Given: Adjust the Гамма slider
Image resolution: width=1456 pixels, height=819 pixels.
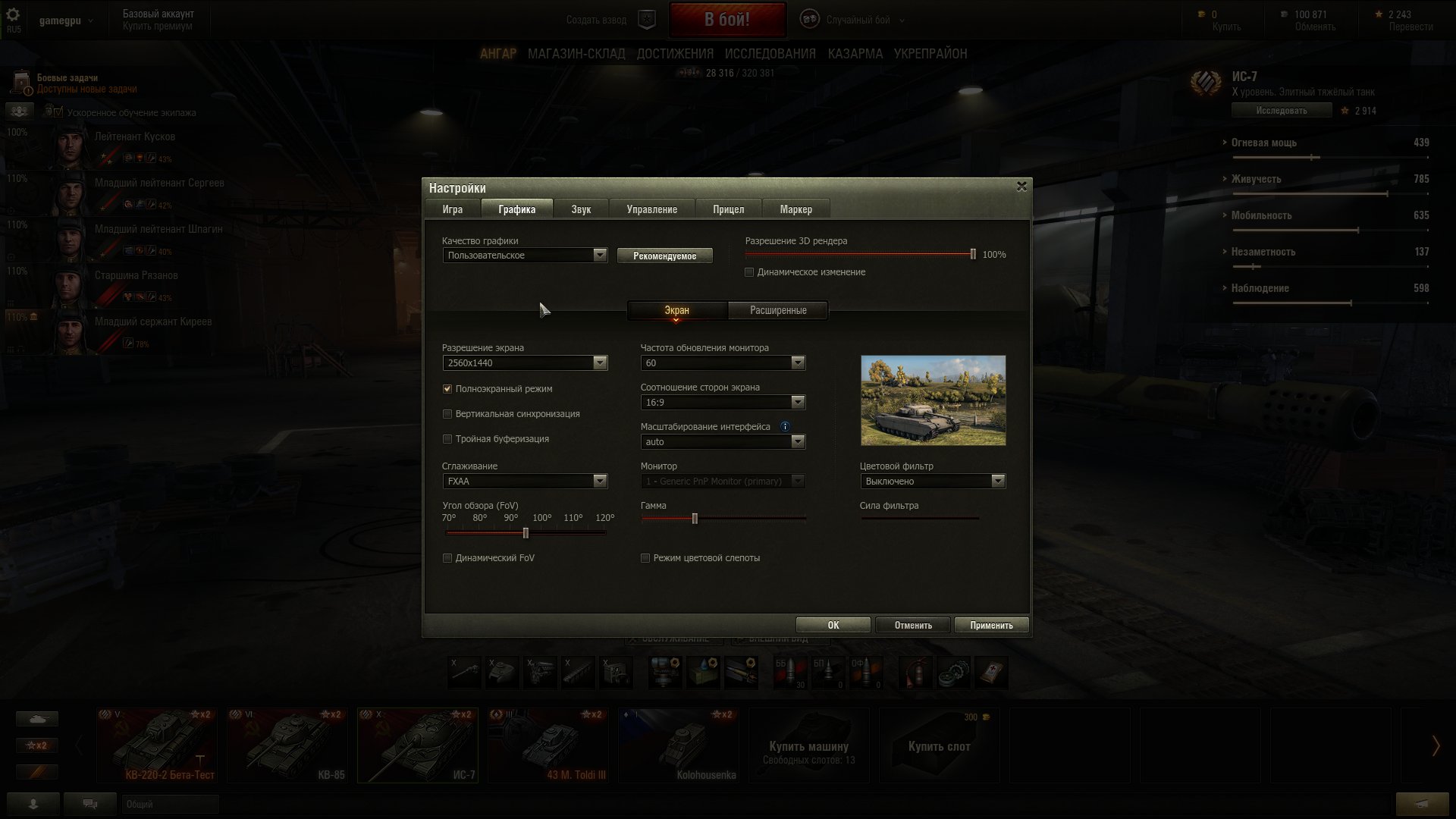Looking at the screenshot, I should [695, 519].
